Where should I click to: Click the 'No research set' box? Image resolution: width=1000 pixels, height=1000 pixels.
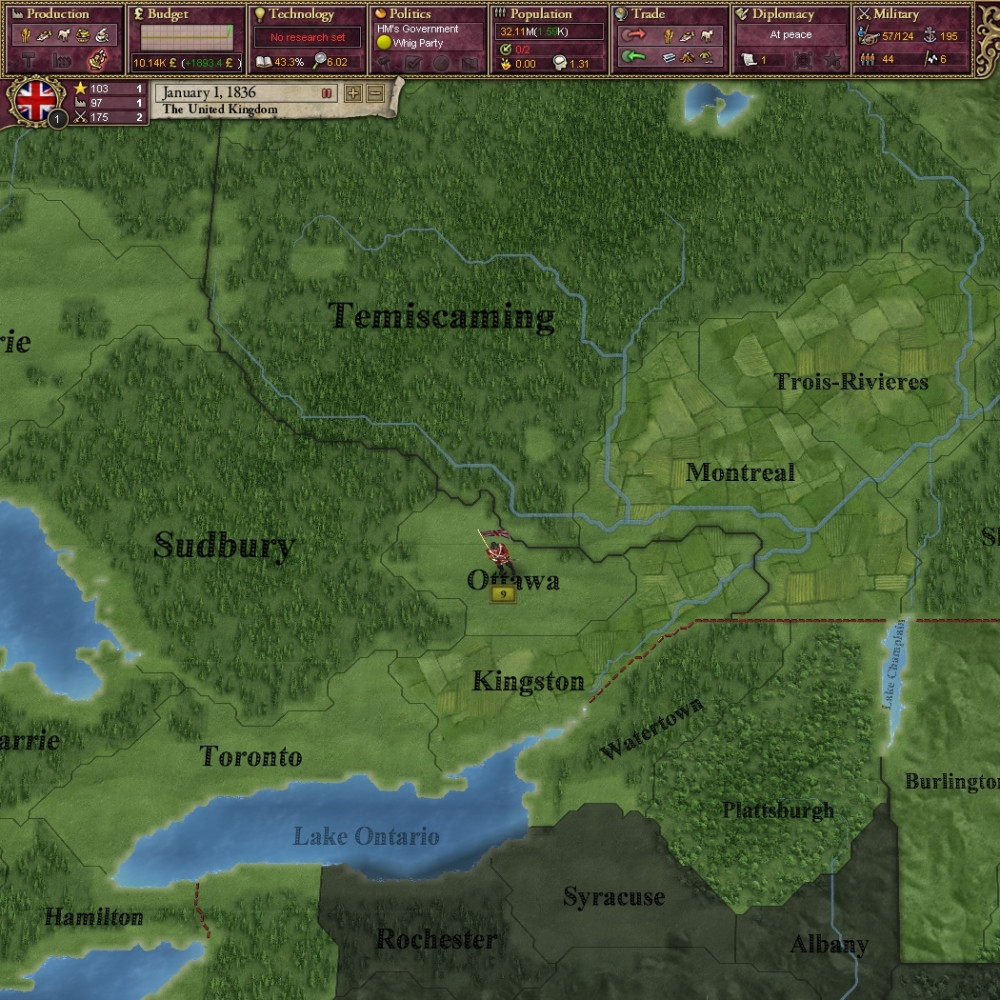(x=307, y=38)
